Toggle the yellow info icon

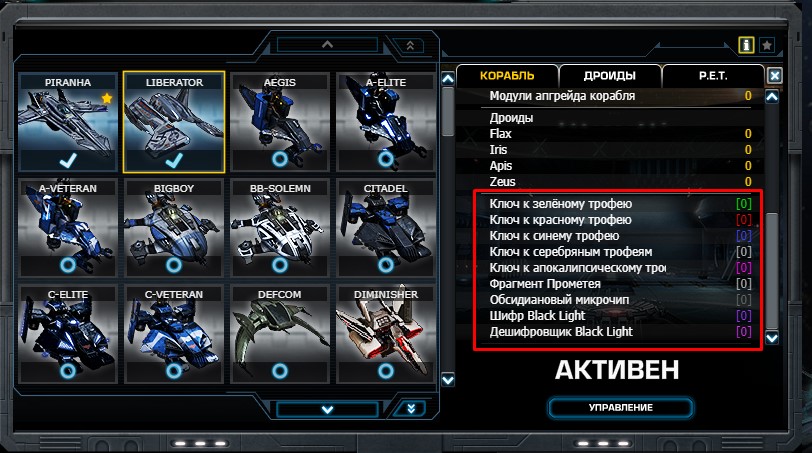click(x=745, y=45)
